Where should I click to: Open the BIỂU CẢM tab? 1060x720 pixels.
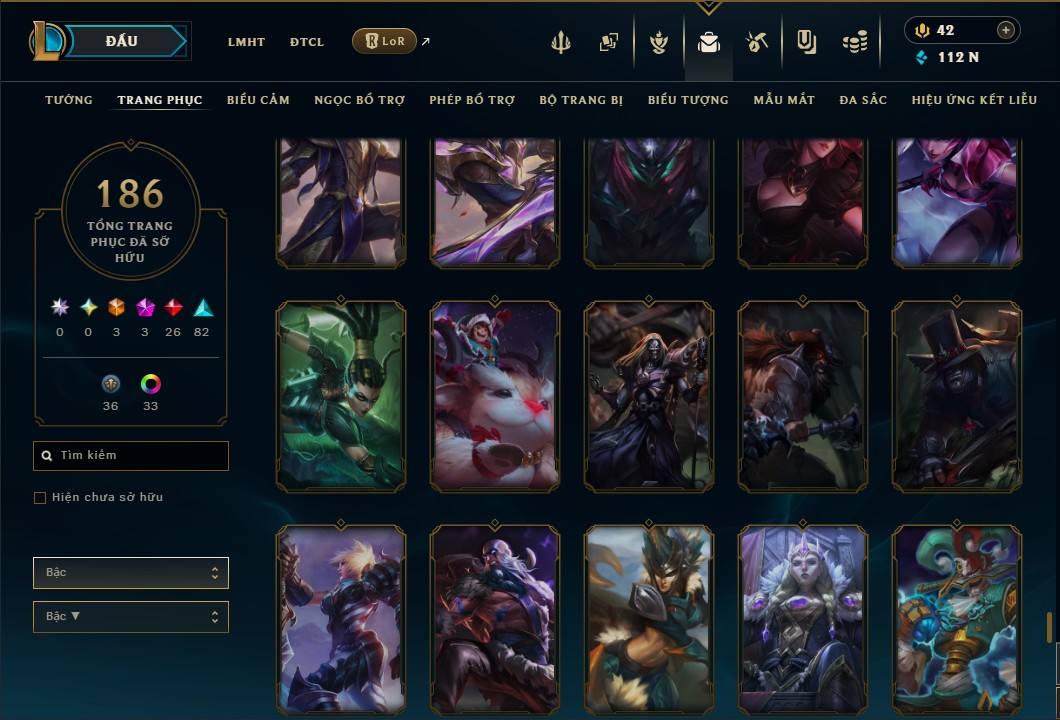258,100
